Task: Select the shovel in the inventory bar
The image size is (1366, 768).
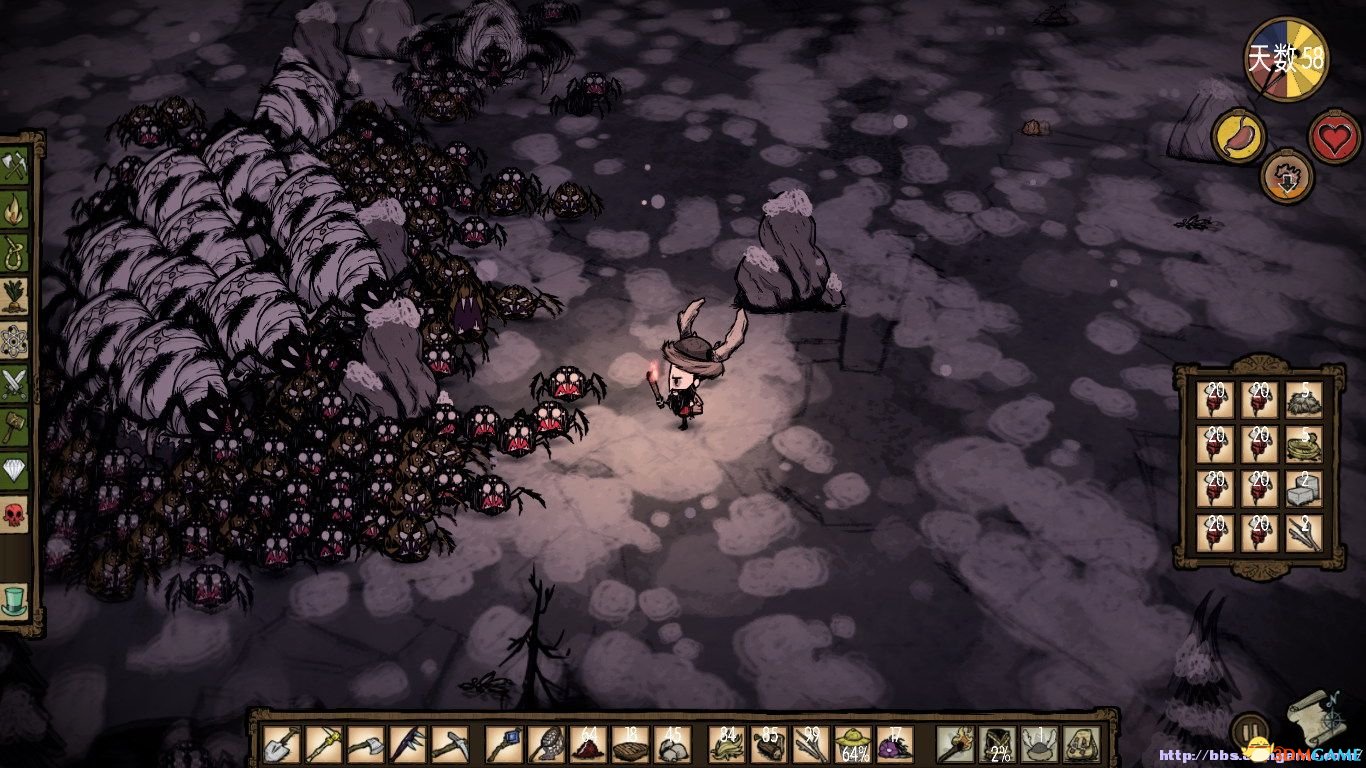Action: (281, 744)
